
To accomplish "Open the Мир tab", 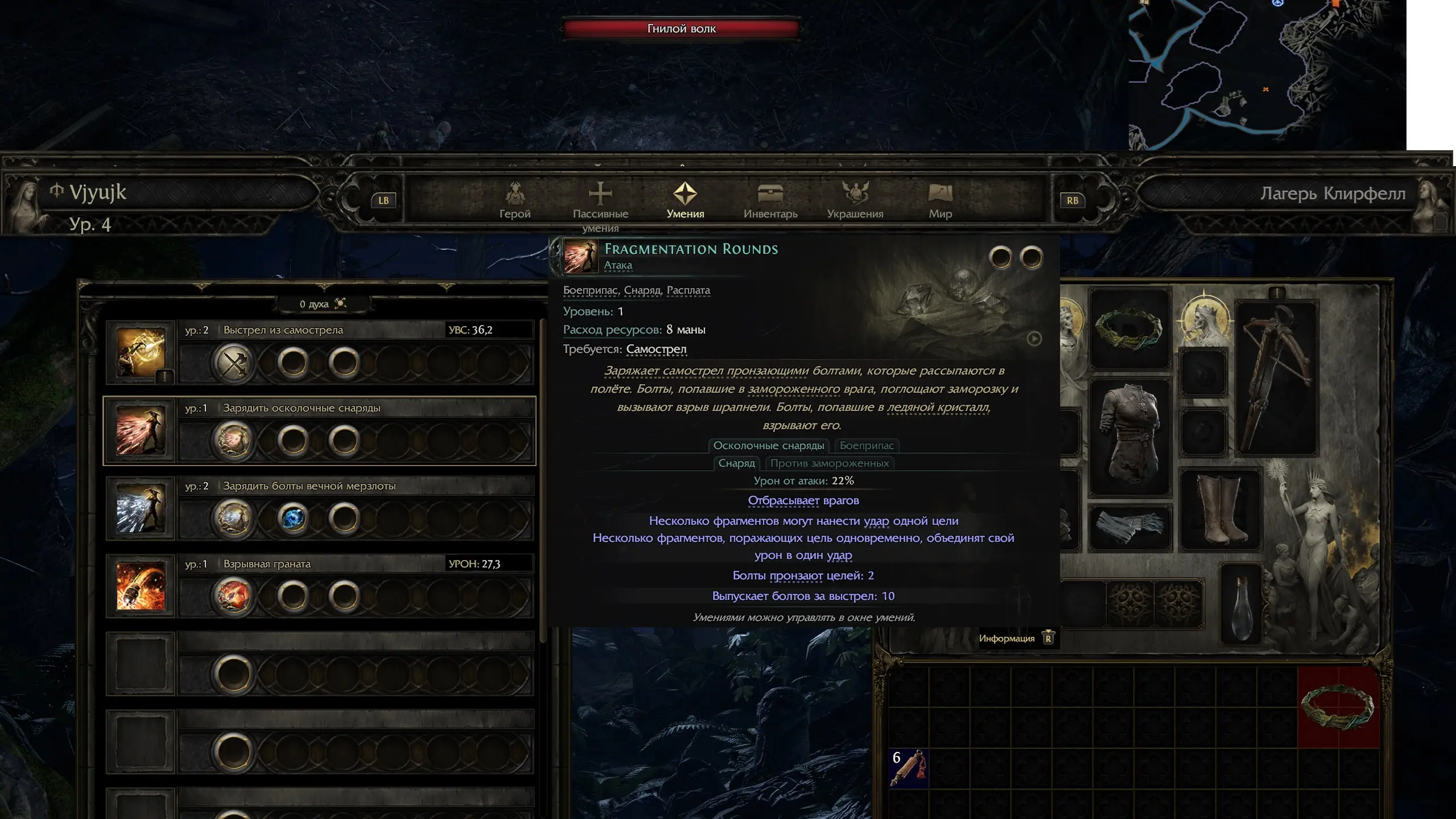I will (940, 200).
